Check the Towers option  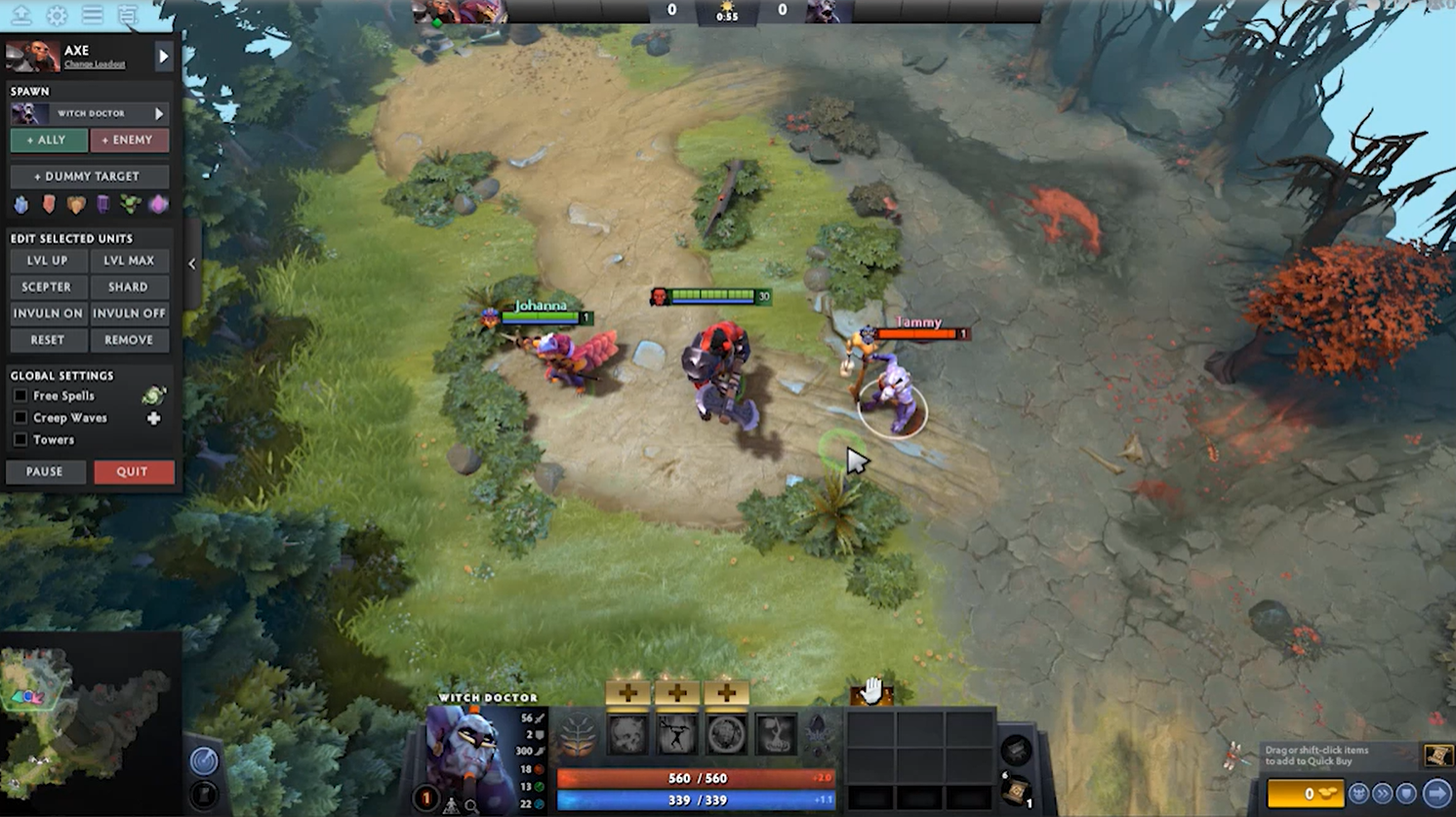pos(20,440)
